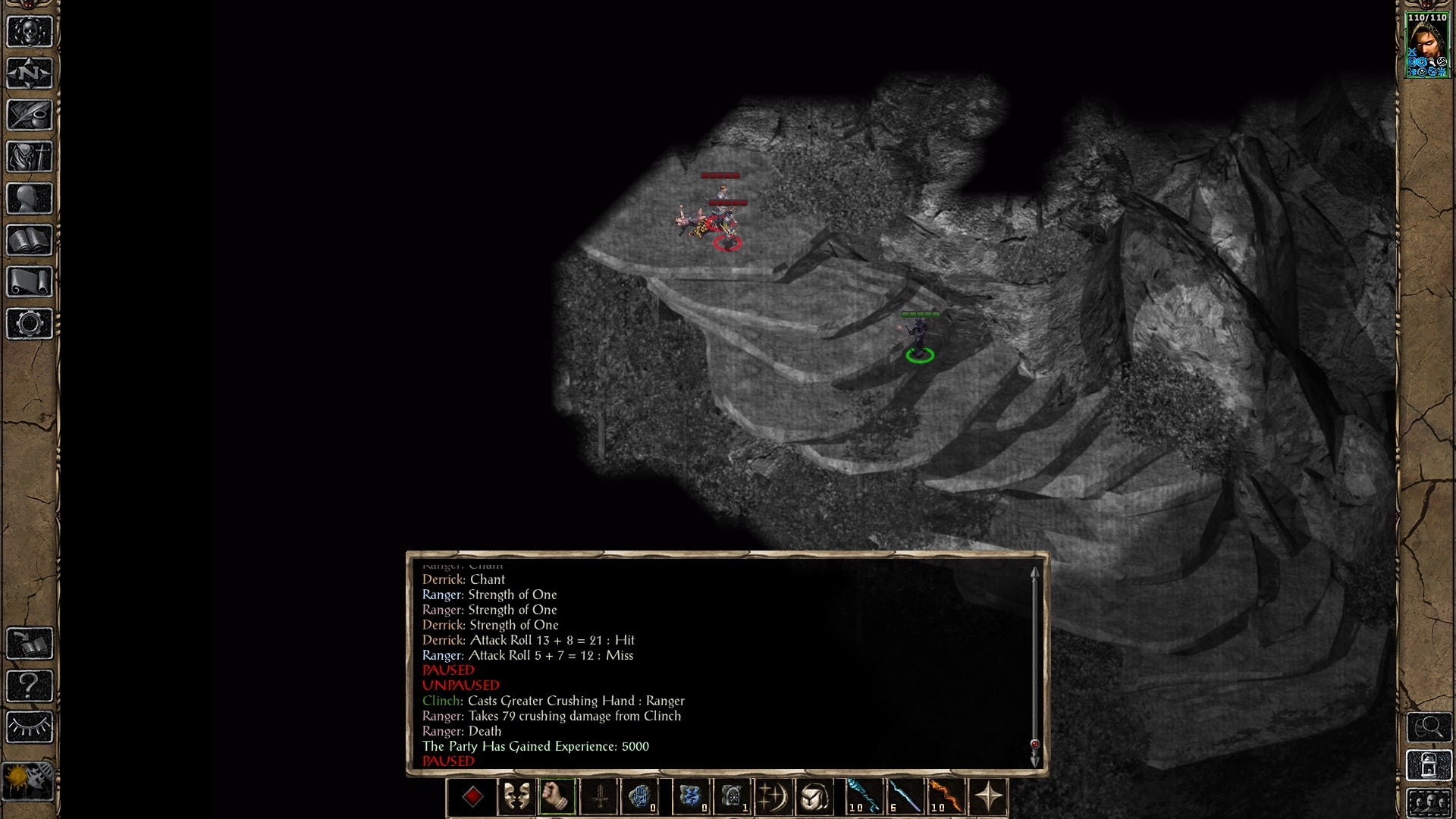Open the inventory screen icon
This screenshot has width=1456, height=819.
[30, 157]
